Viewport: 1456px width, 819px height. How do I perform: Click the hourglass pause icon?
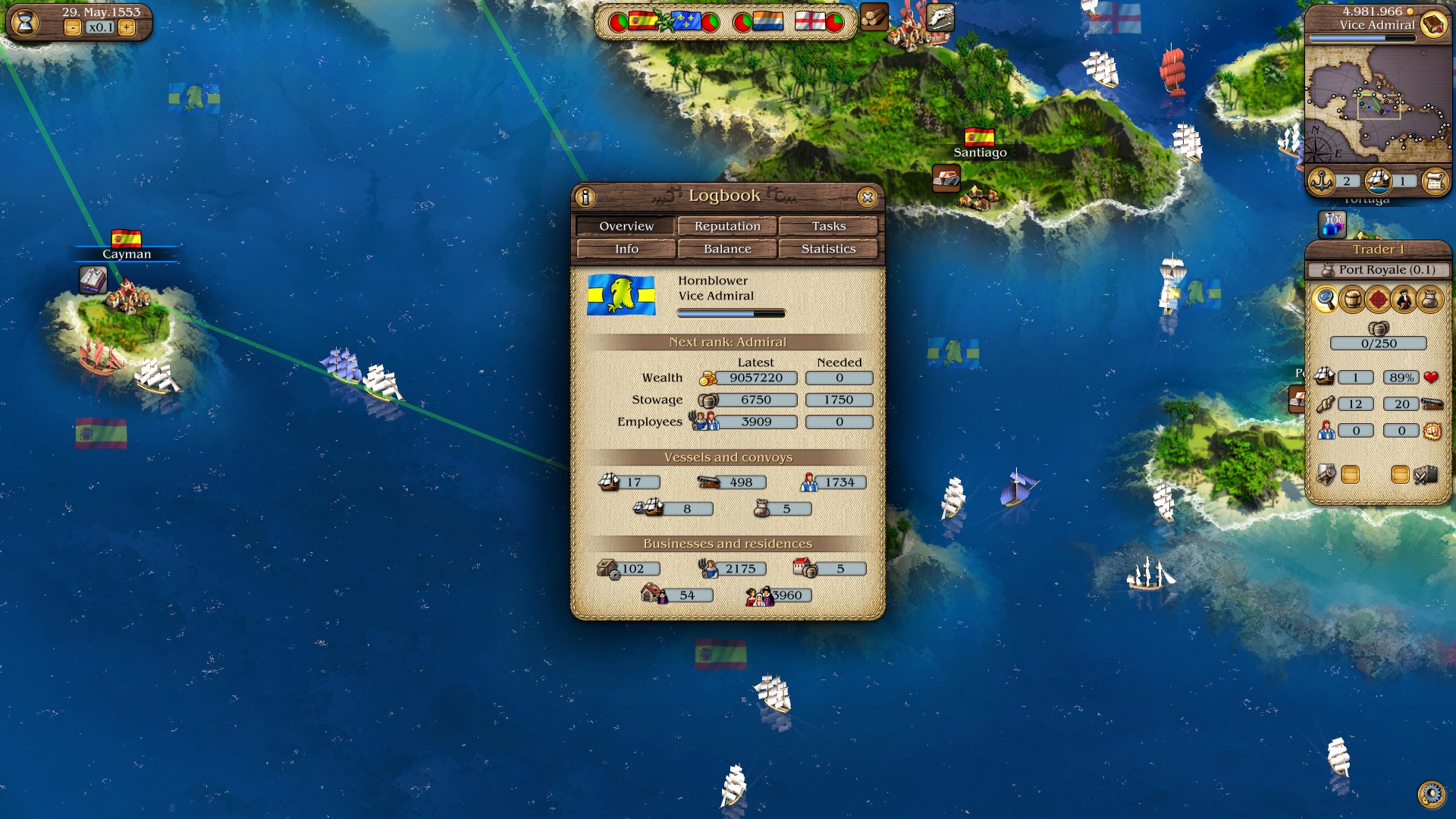[x=25, y=22]
